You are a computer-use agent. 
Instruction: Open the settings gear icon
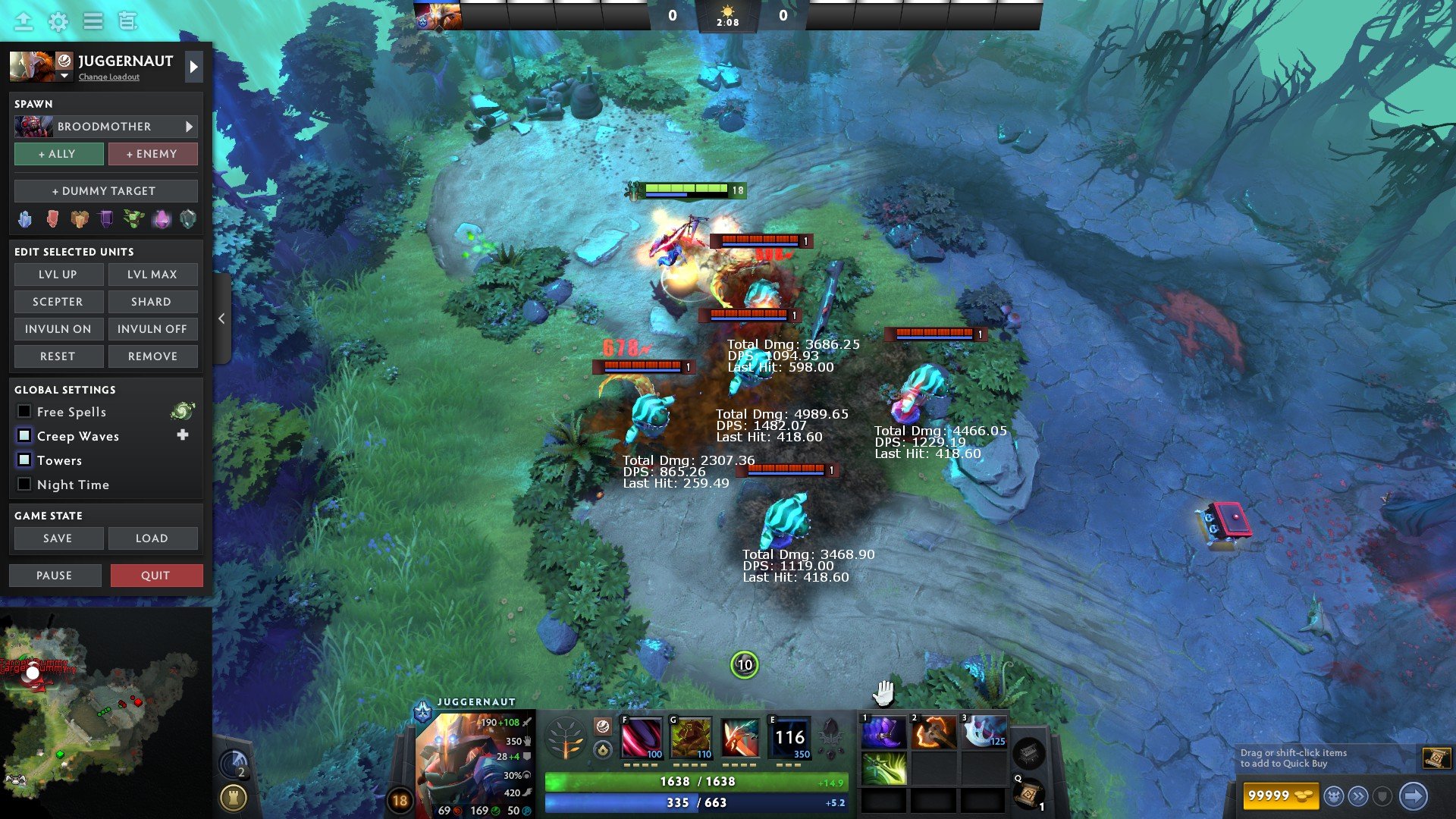tap(58, 22)
